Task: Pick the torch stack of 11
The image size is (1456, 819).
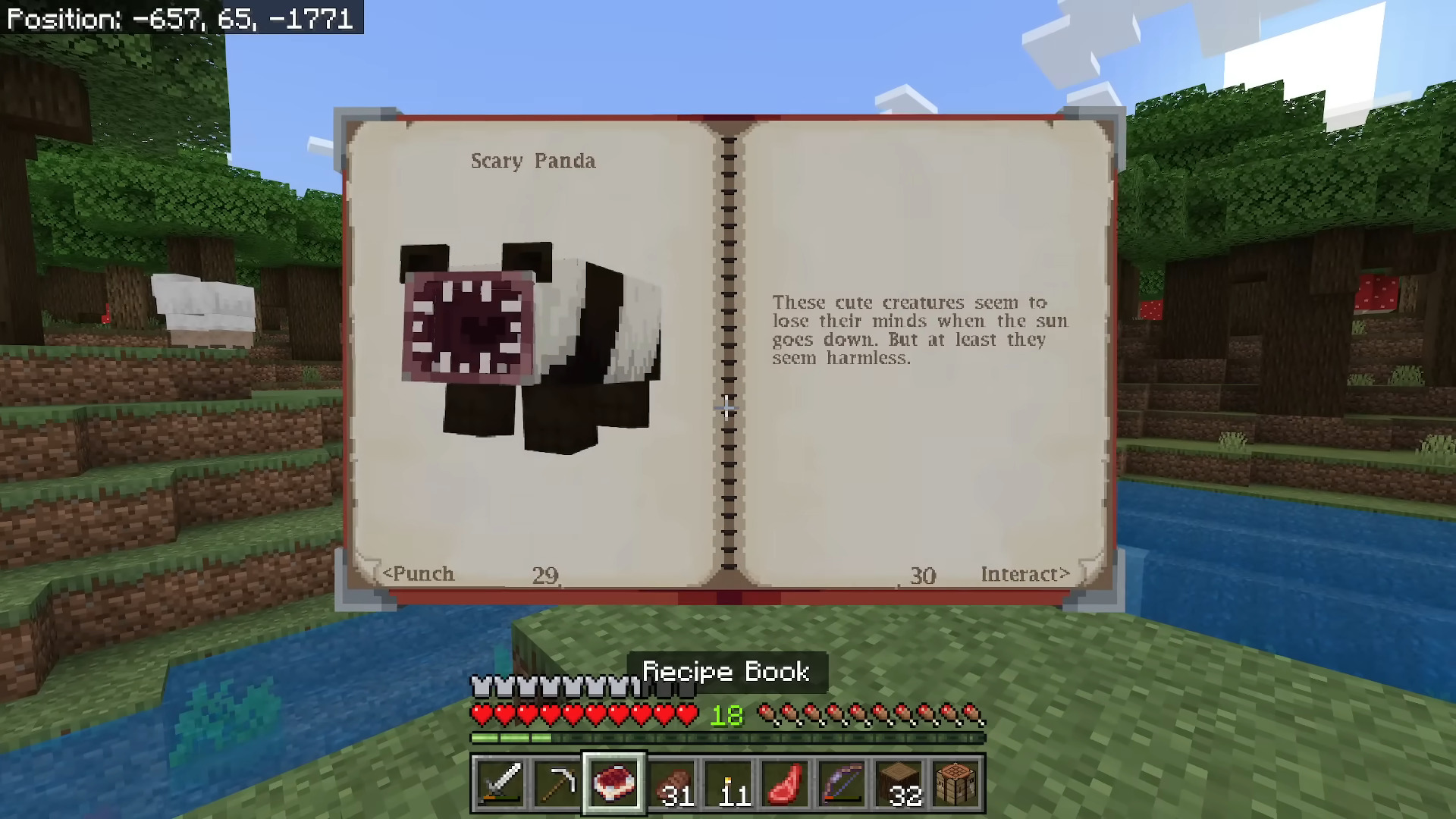Action: [x=730, y=783]
